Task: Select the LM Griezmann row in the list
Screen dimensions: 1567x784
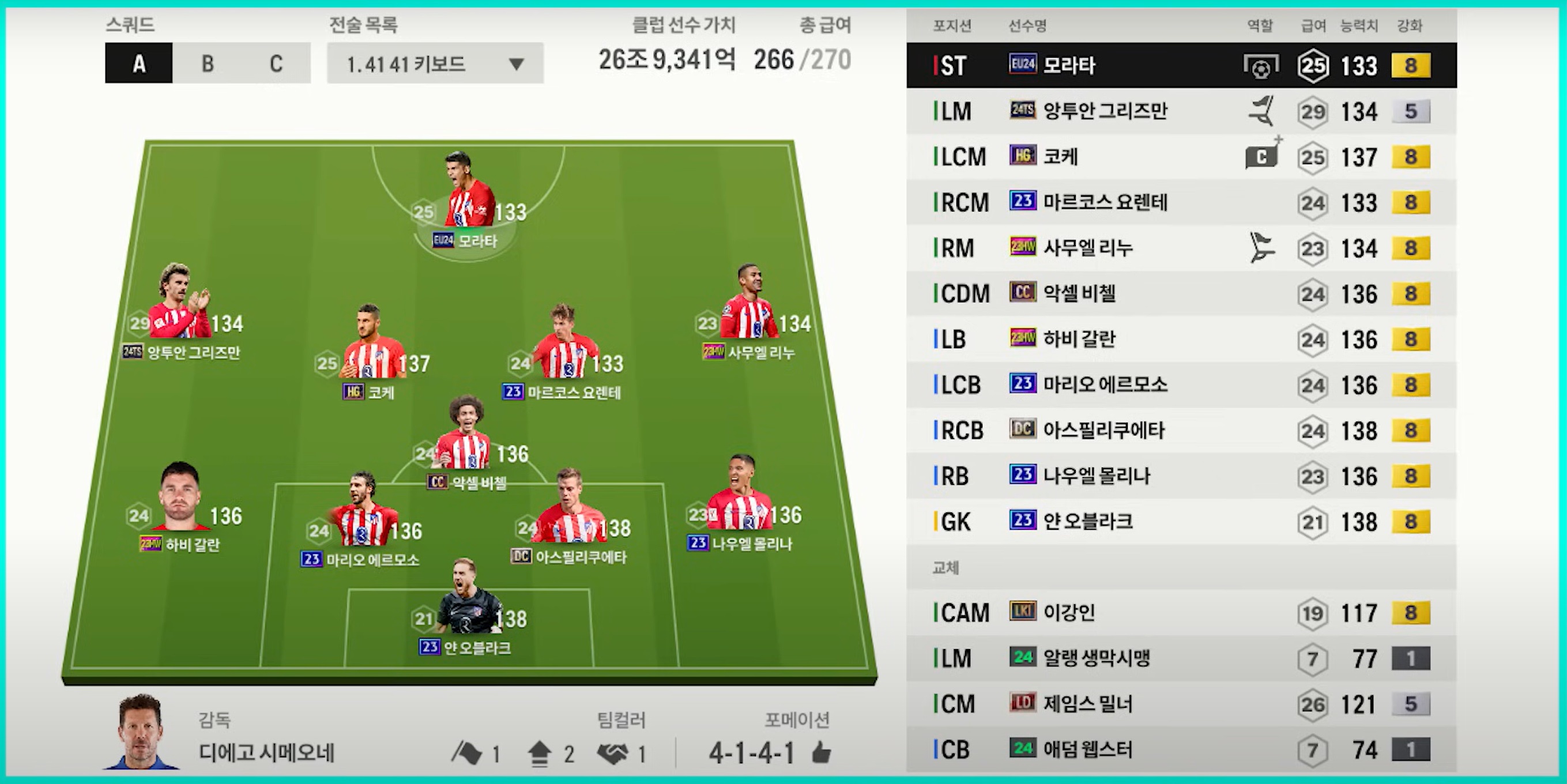Action: 1181,111
